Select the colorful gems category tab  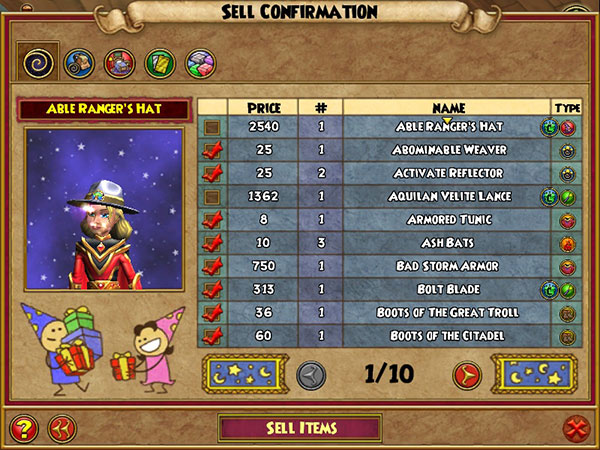click(x=198, y=63)
